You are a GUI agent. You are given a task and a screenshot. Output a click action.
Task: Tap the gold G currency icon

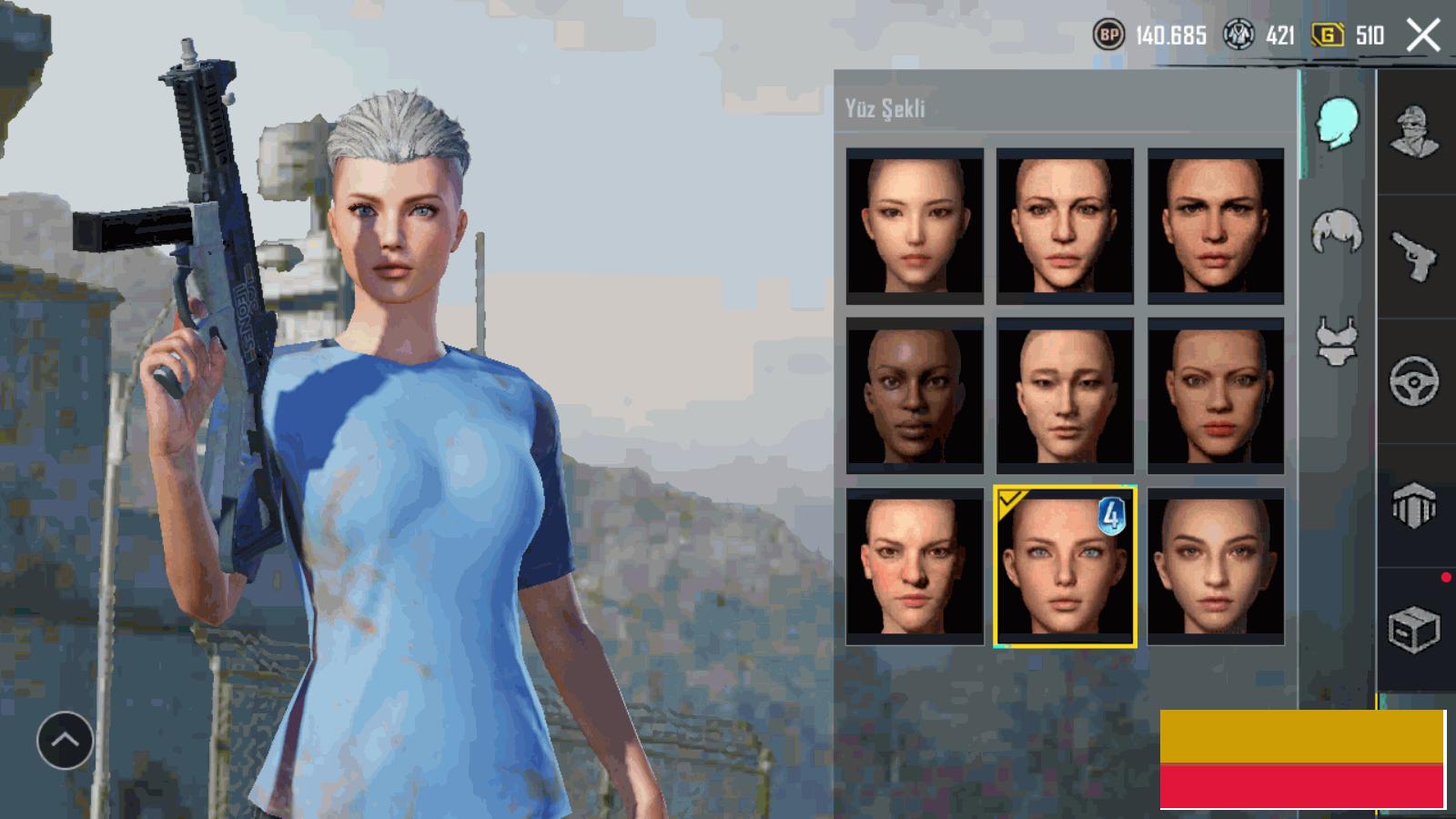click(1328, 35)
